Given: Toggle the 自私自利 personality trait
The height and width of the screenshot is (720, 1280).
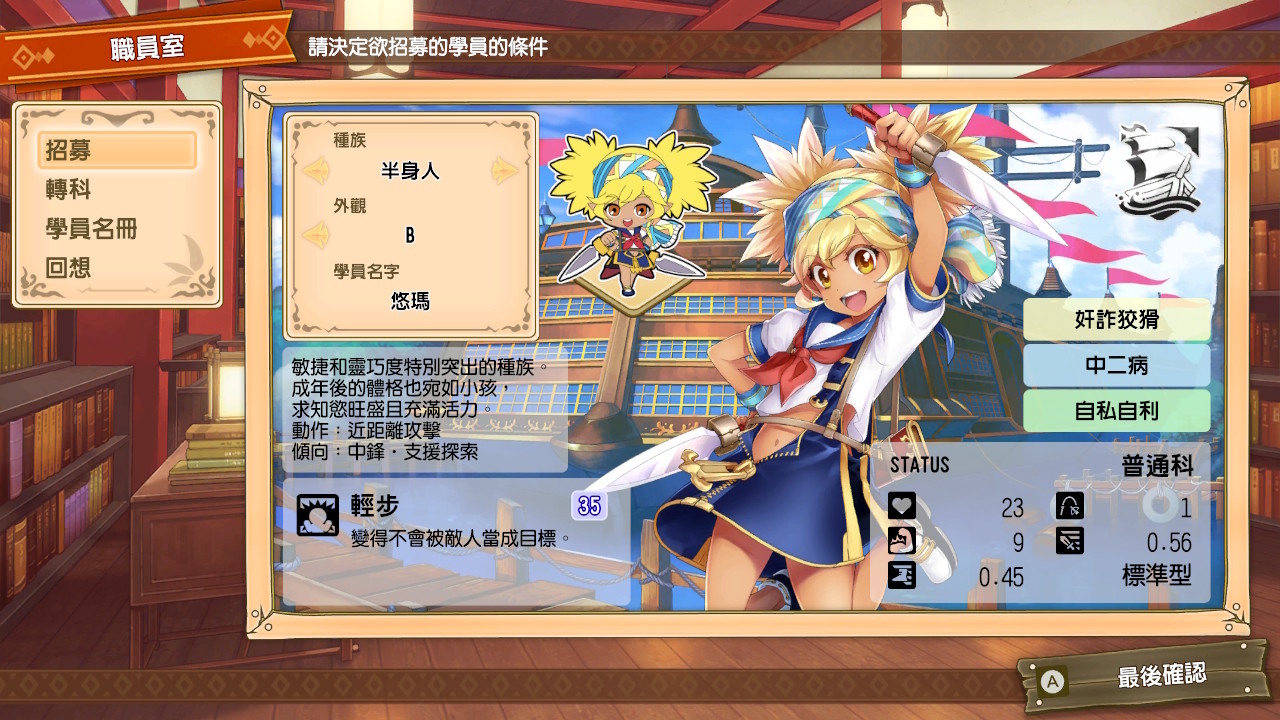Looking at the screenshot, I should [x=1117, y=411].
